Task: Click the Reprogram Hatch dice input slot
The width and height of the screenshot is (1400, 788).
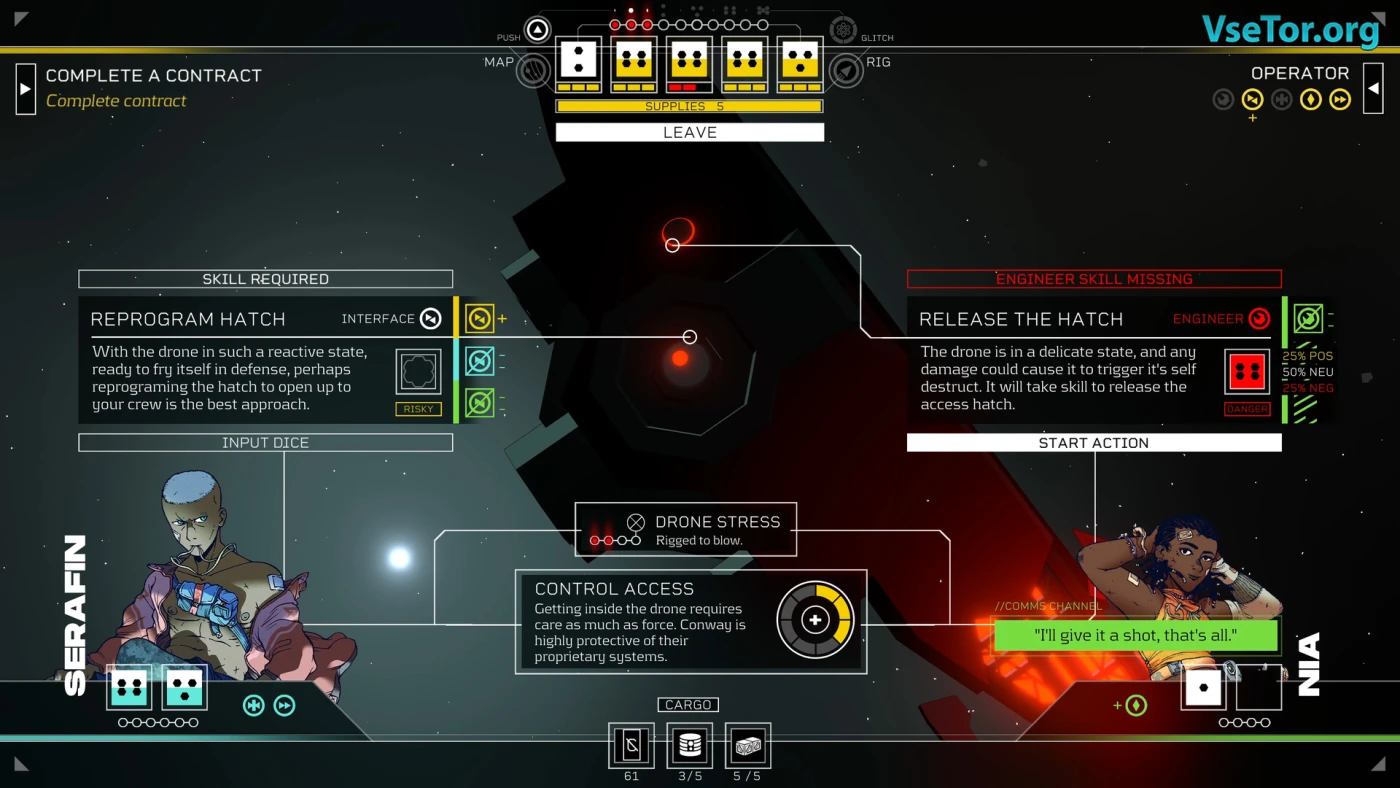Action: point(418,372)
